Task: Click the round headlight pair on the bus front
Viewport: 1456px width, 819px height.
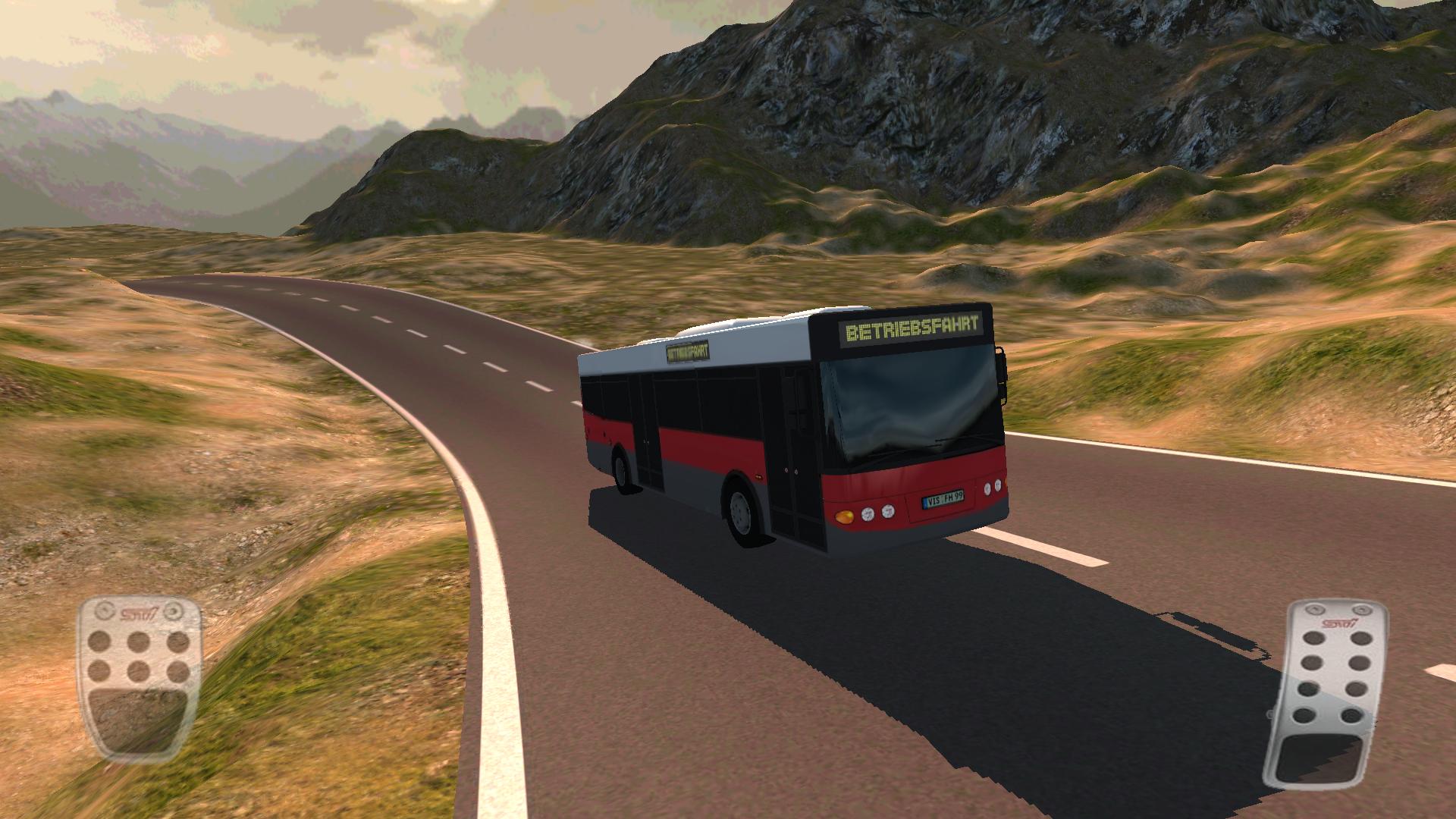Action: pos(877,514)
